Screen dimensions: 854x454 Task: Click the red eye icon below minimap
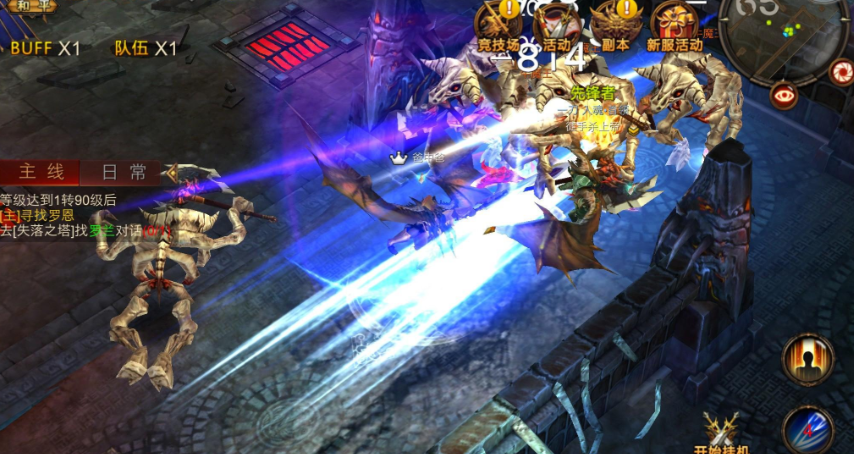(x=784, y=95)
